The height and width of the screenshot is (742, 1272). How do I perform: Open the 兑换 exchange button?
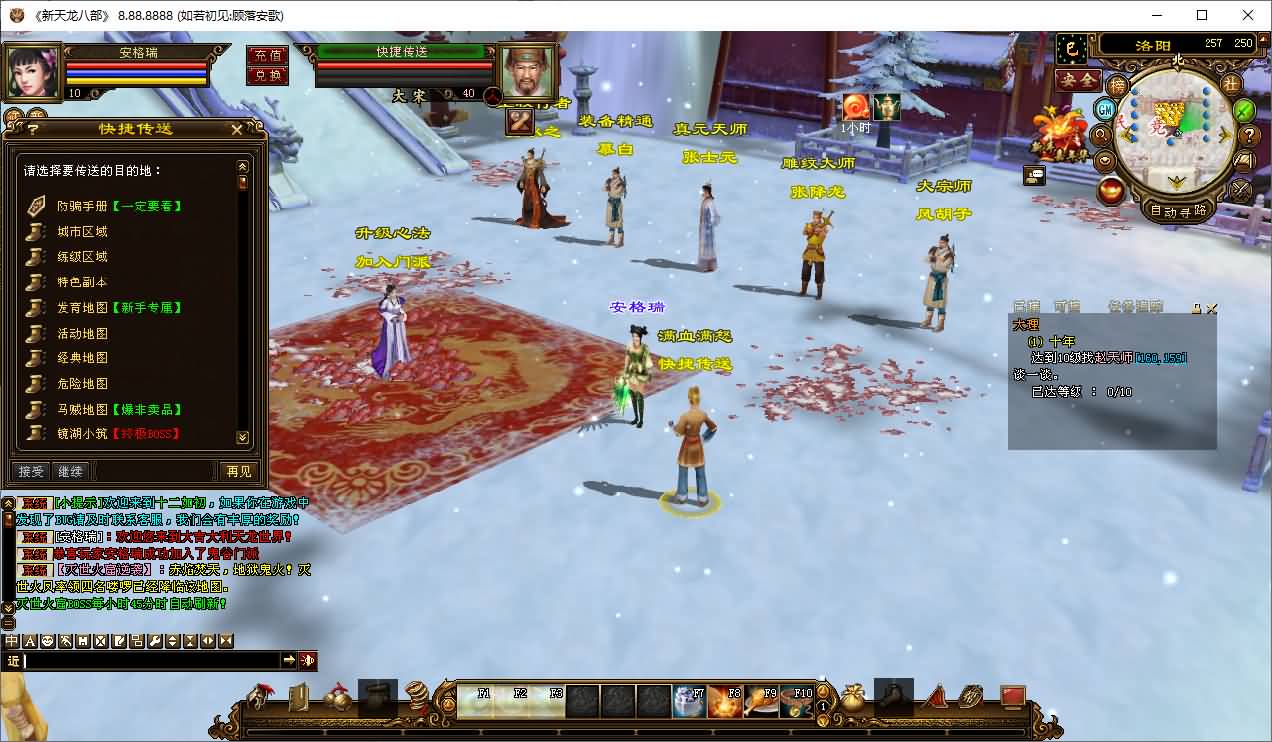(267, 75)
